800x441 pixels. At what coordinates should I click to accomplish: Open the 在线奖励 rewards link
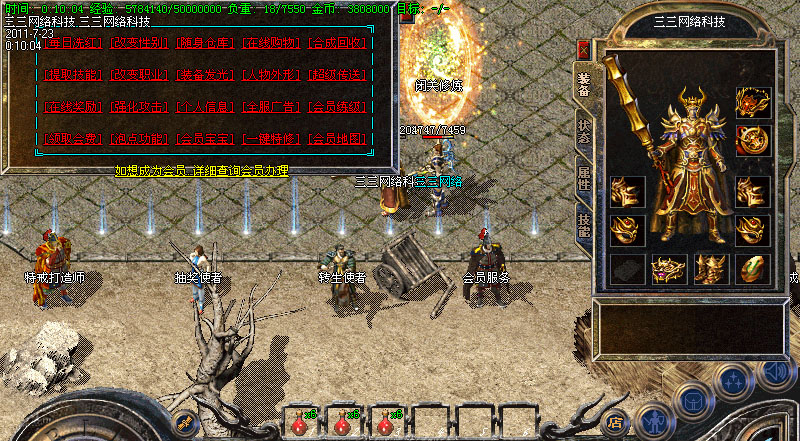(x=72, y=107)
